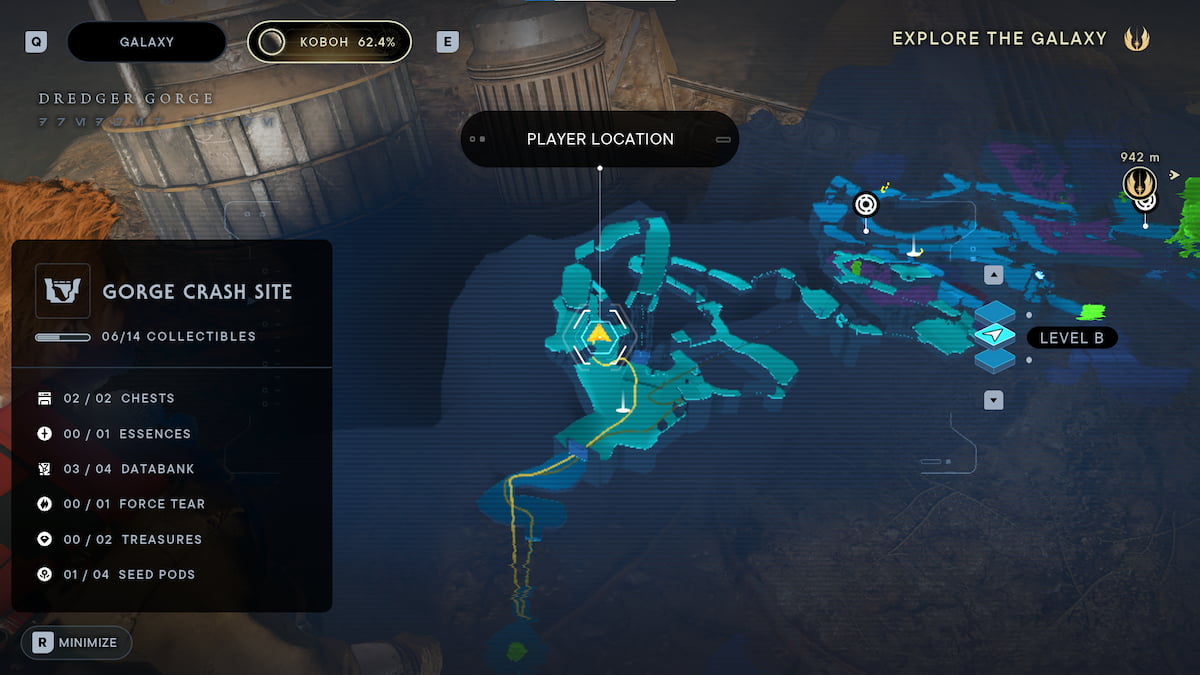The image size is (1200, 675).
Task: Select the Essences collectible row
Action: click(126, 434)
